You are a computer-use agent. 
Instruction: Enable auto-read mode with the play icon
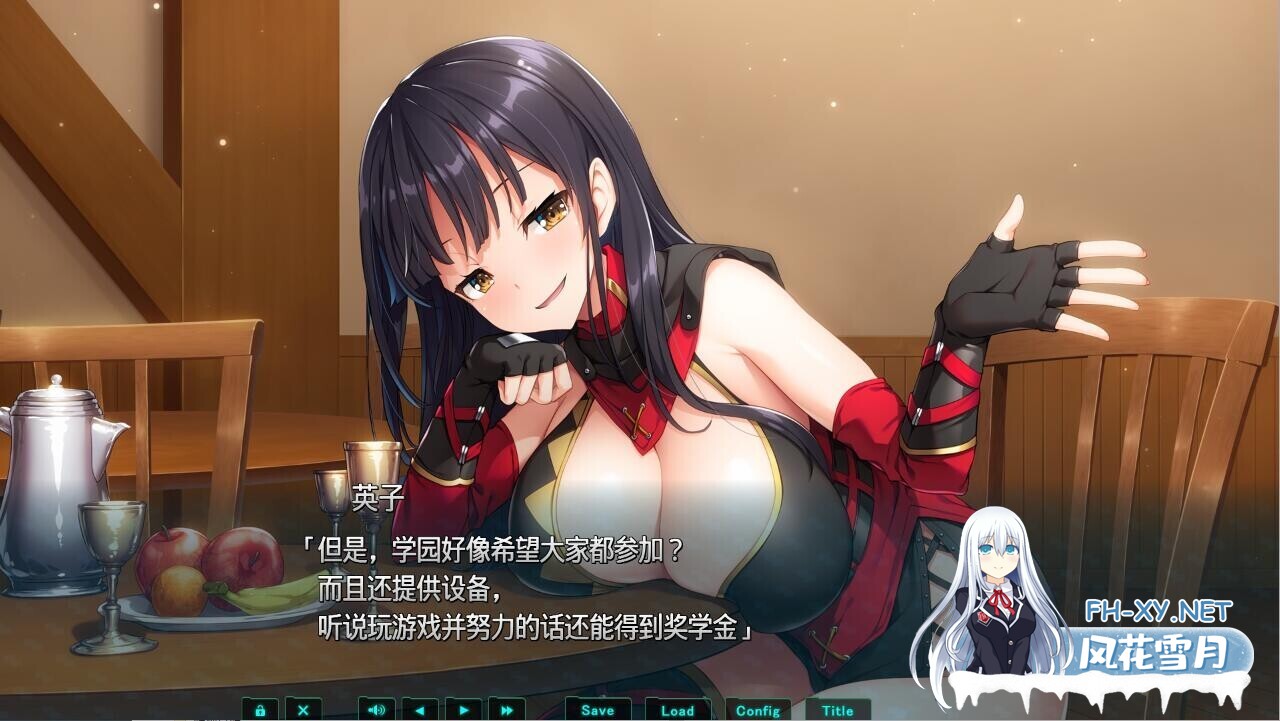[462, 710]
